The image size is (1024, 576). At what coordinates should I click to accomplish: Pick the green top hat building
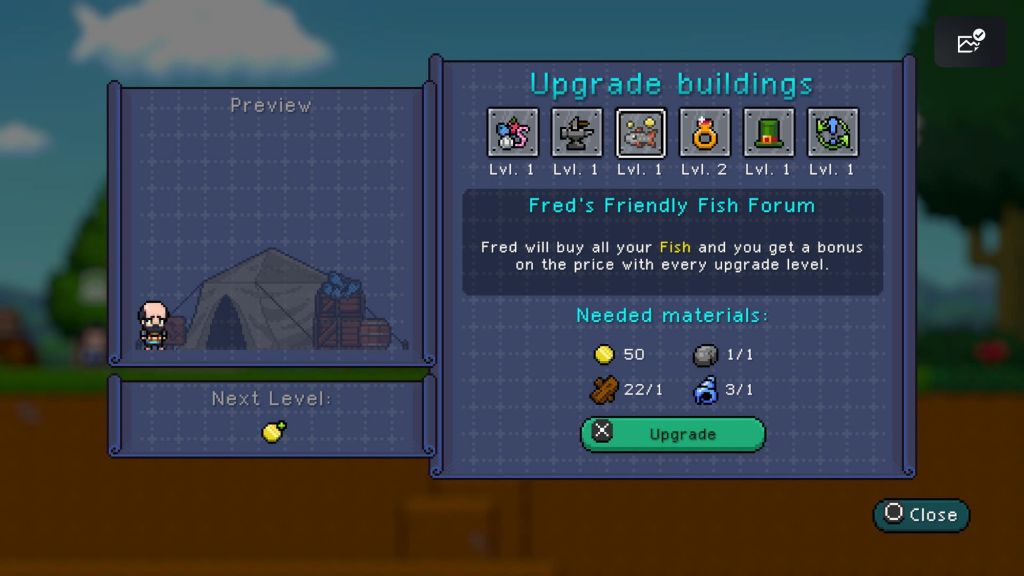[x=769, y=133]
